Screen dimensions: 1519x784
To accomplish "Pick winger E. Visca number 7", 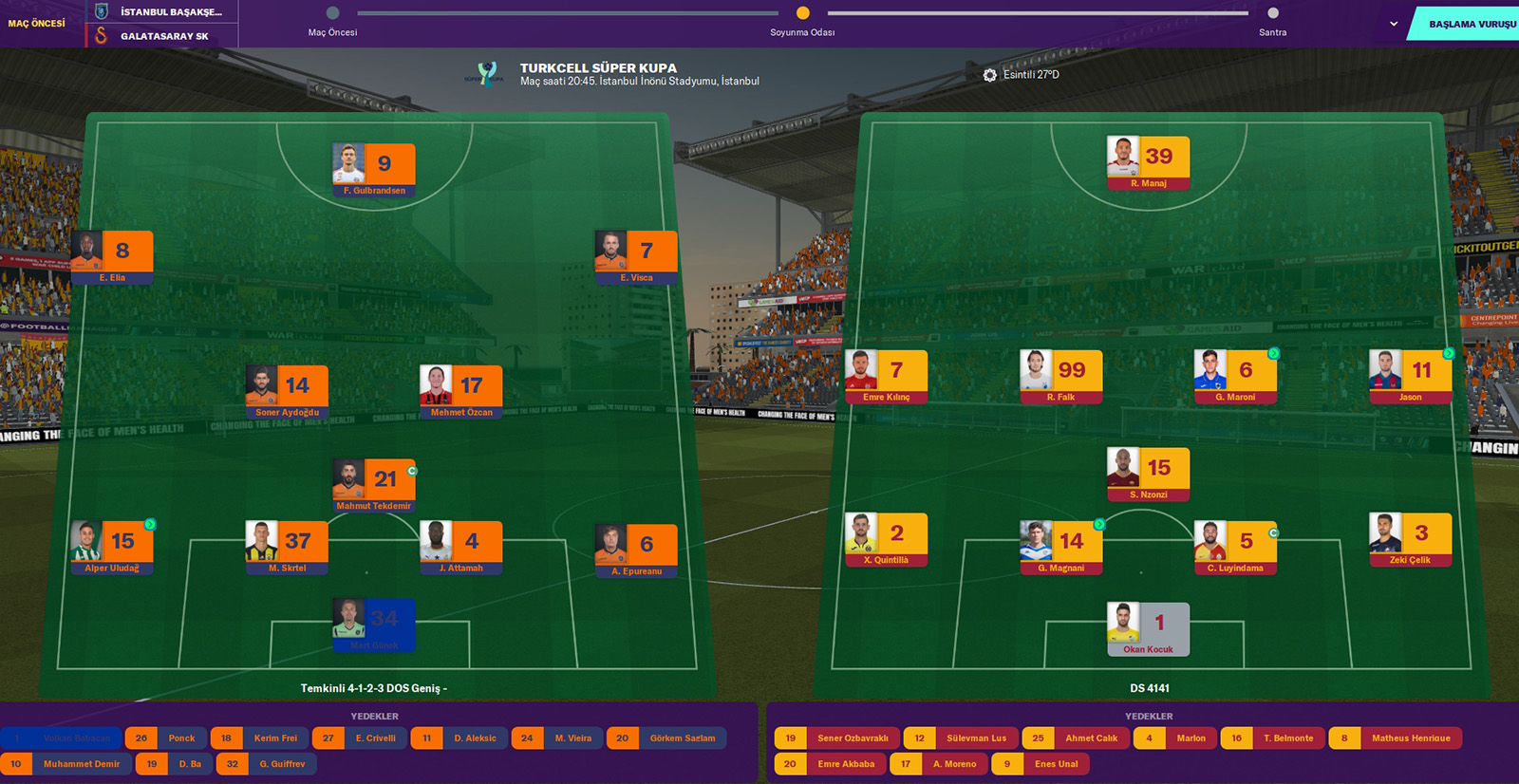I will [x=636, y=256].
